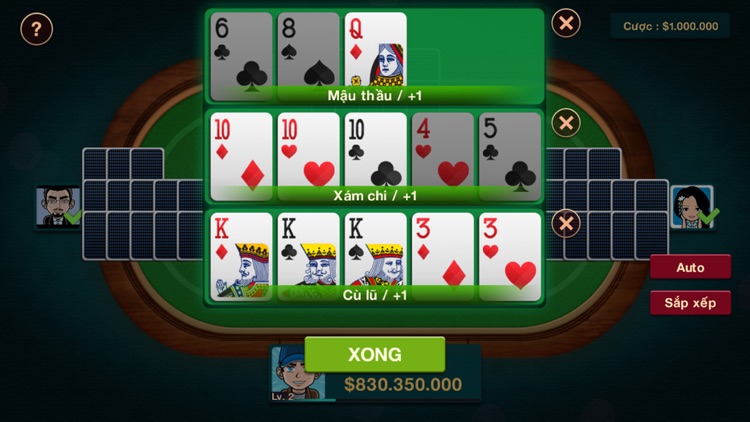Screen dimensions: 750x422
Task: Clear the Xám chi row with X
Action: click(566, 123)
